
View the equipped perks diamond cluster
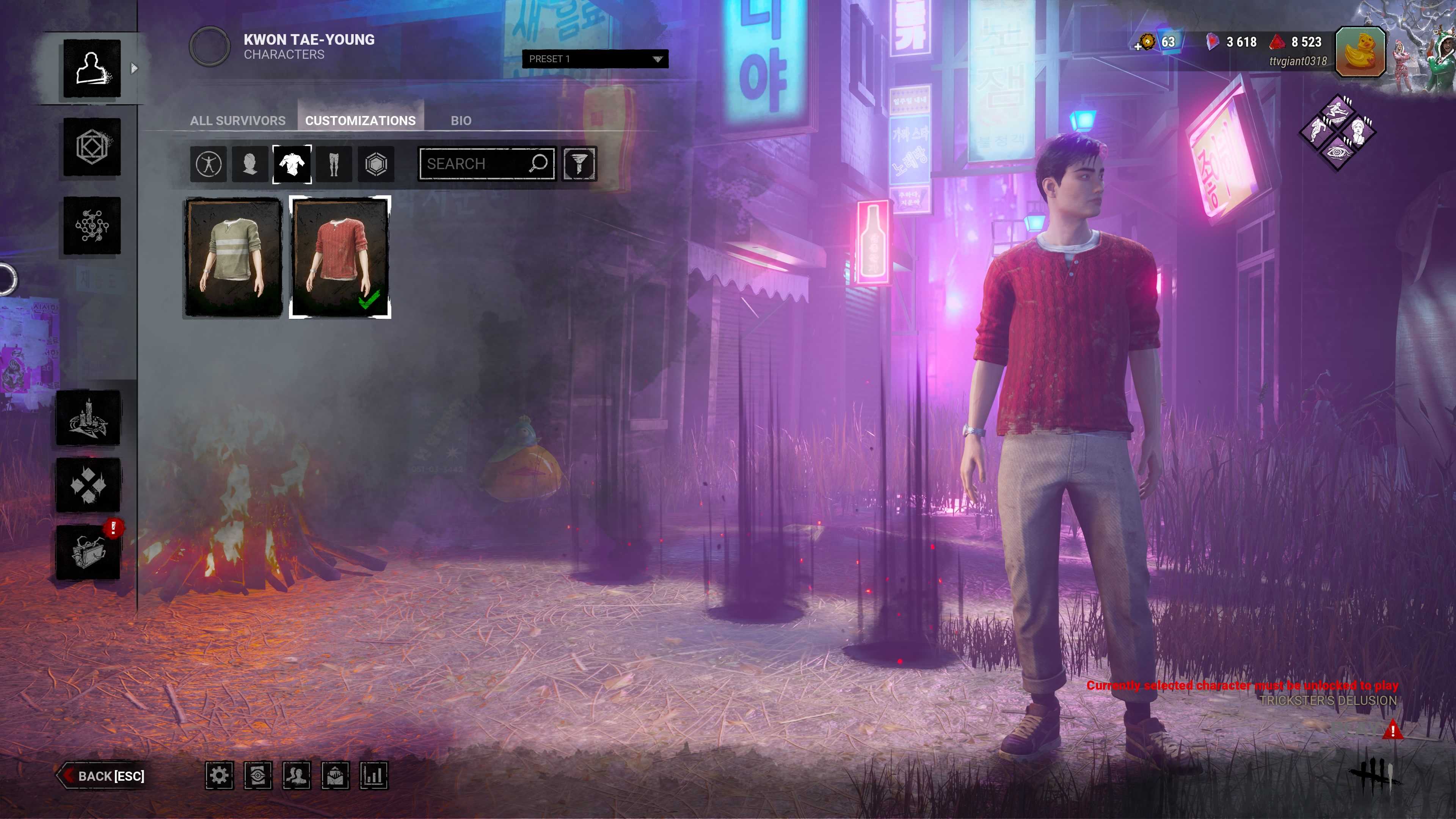(x=1337, y=132)
